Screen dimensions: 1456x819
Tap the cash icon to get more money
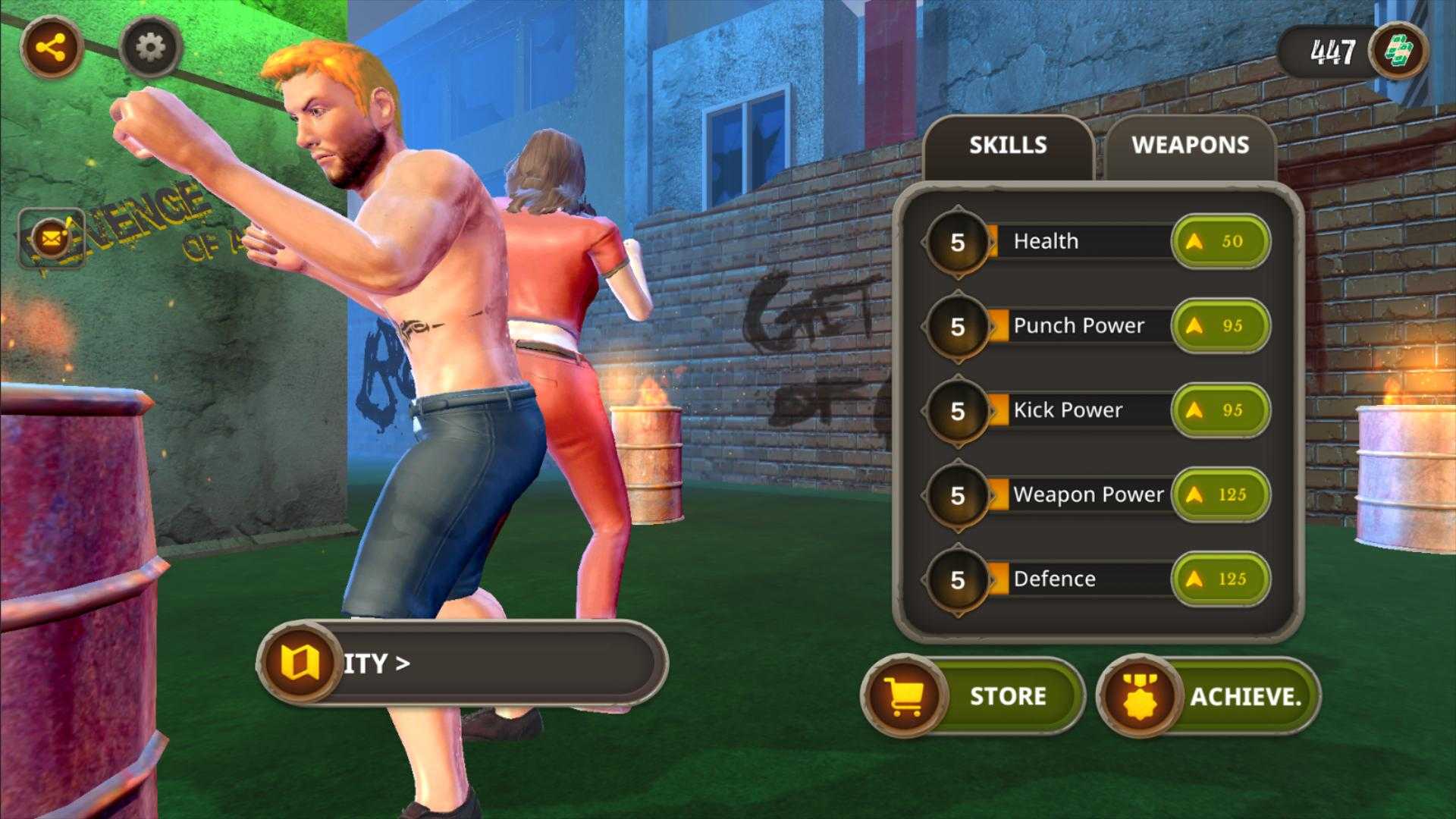click(1398, 52)
